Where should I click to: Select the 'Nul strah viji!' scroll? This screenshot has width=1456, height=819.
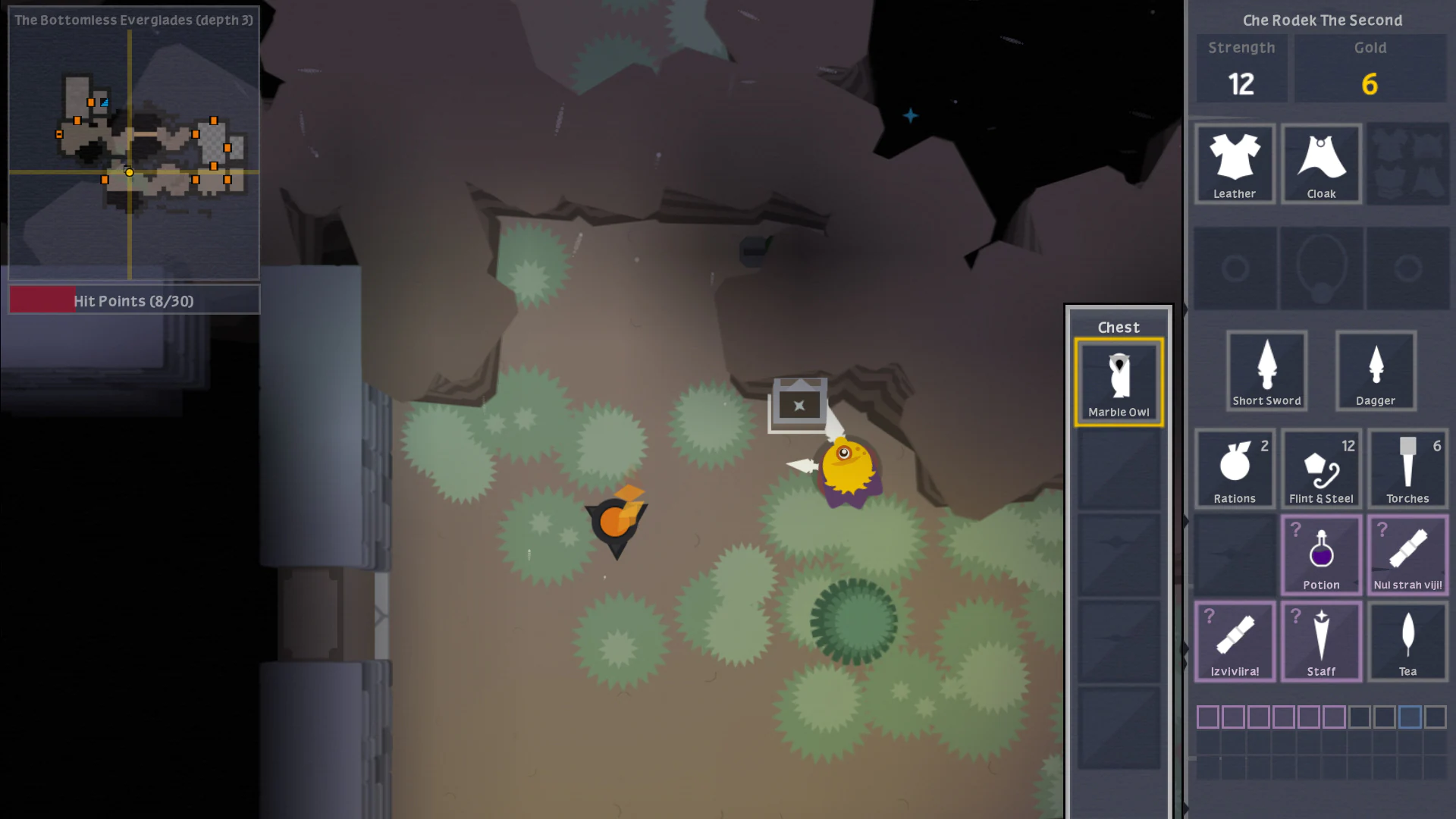[x=1407, y=555]
